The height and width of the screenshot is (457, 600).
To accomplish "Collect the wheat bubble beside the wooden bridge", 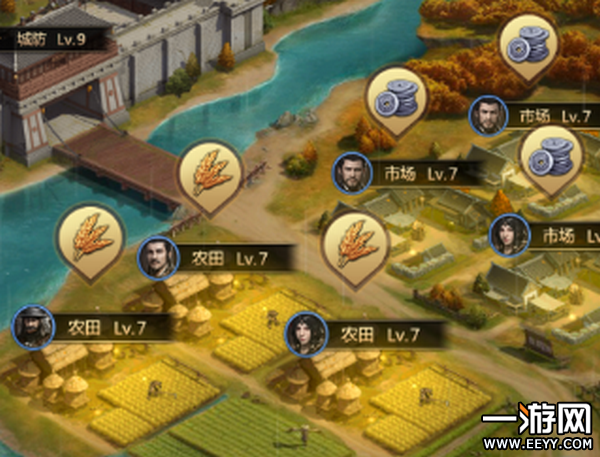I will pos(210,176).
